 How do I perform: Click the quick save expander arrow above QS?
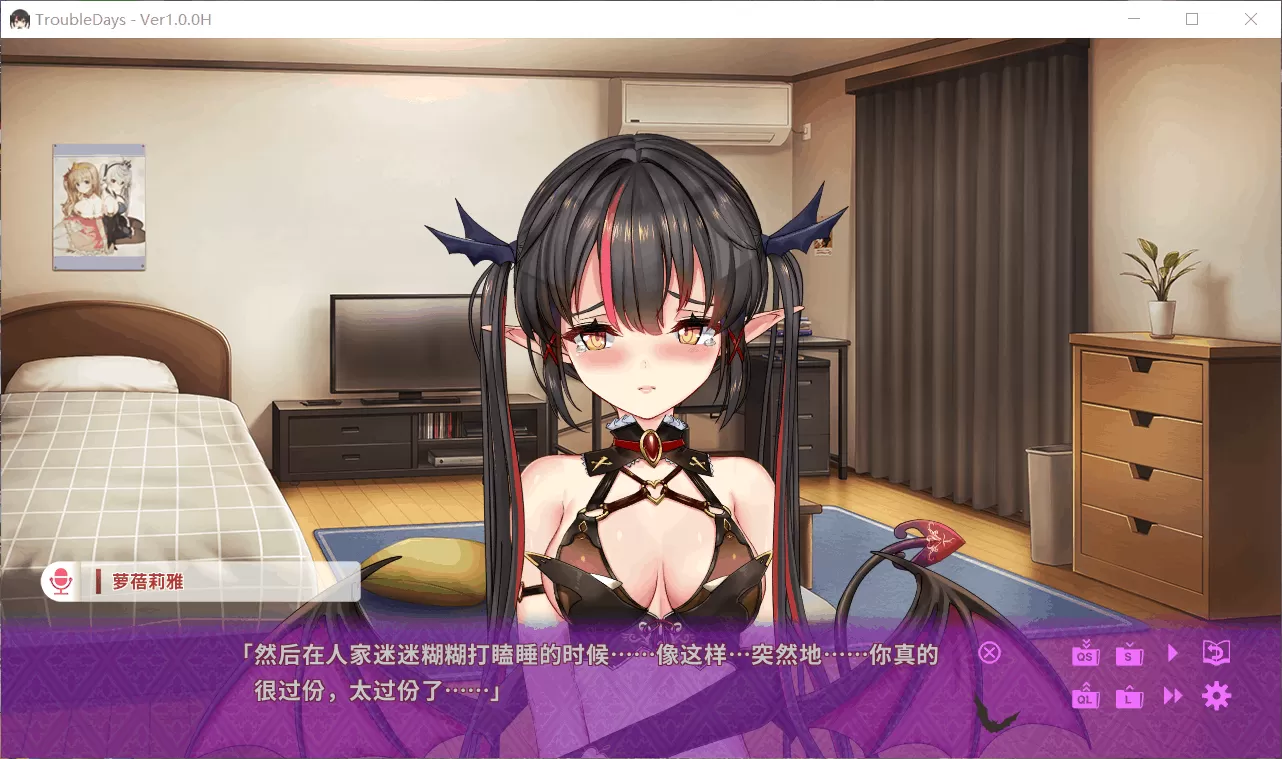click(x=1086, y=643)
